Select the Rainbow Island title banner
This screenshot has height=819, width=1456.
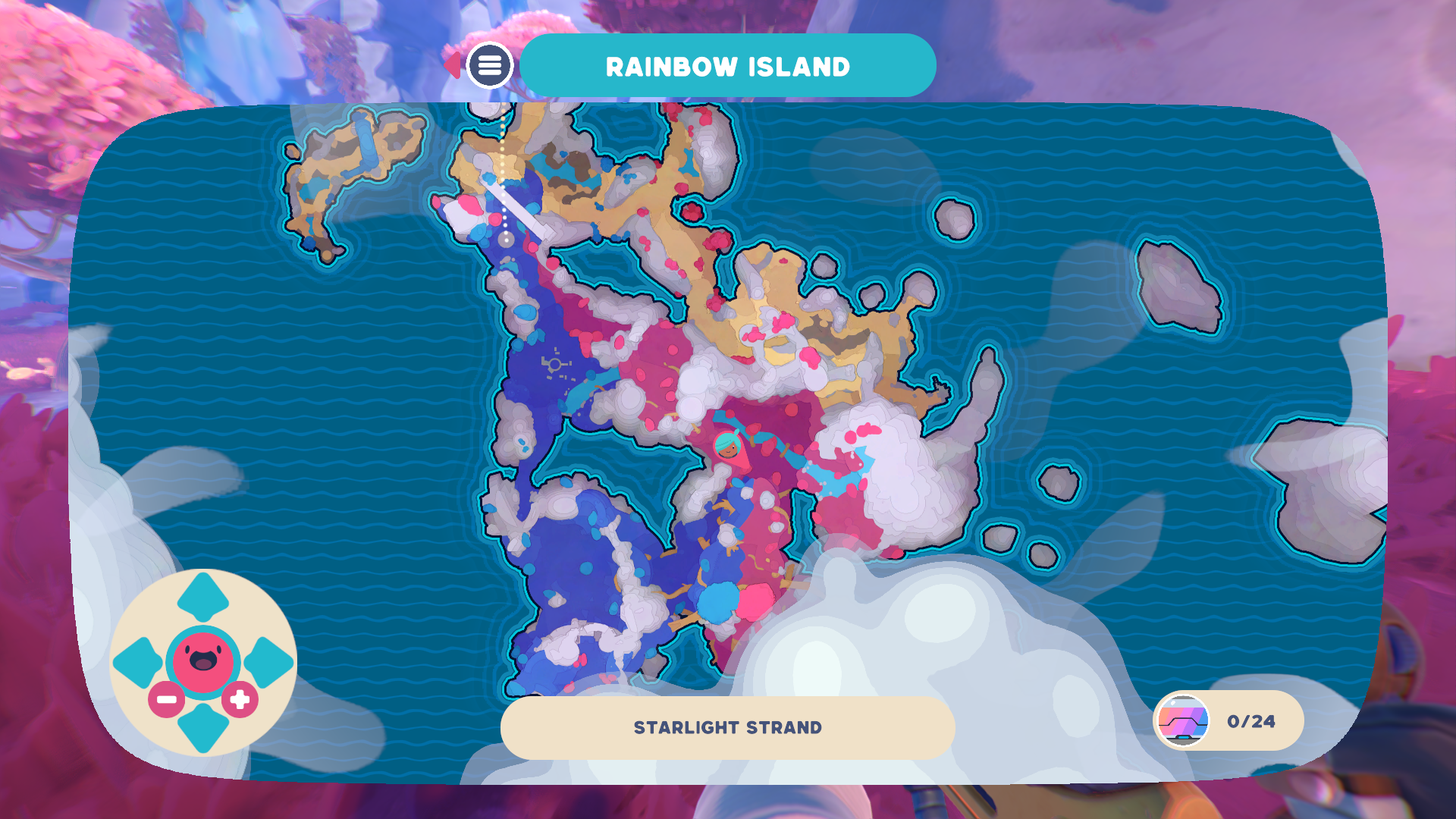[727, 65]
